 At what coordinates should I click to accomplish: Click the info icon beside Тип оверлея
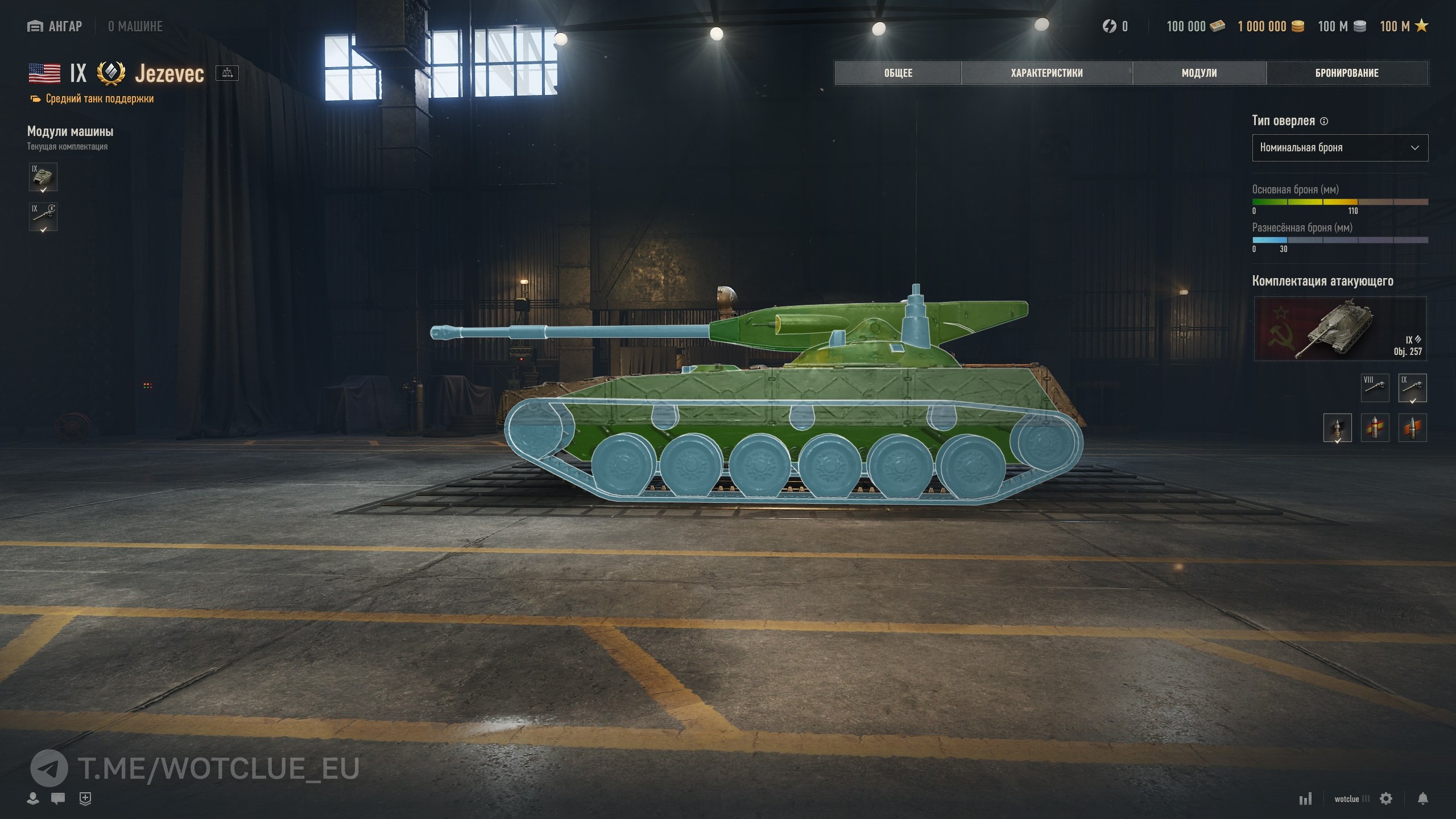[x=1324, y=121]
